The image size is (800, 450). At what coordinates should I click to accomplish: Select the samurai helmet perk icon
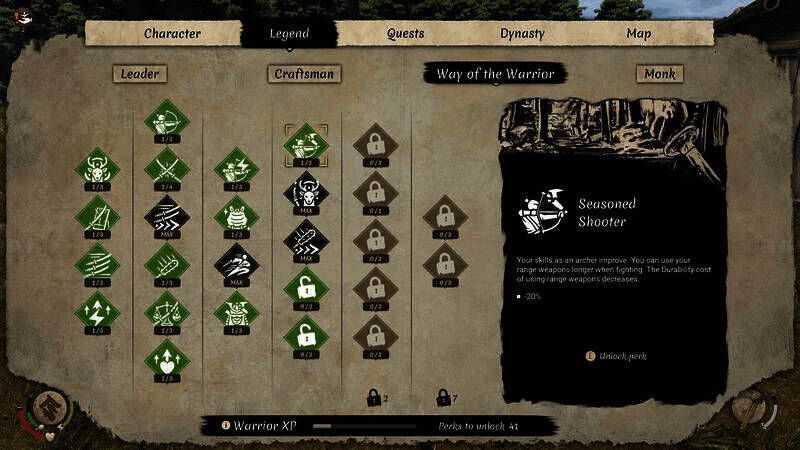click(237, 311)
